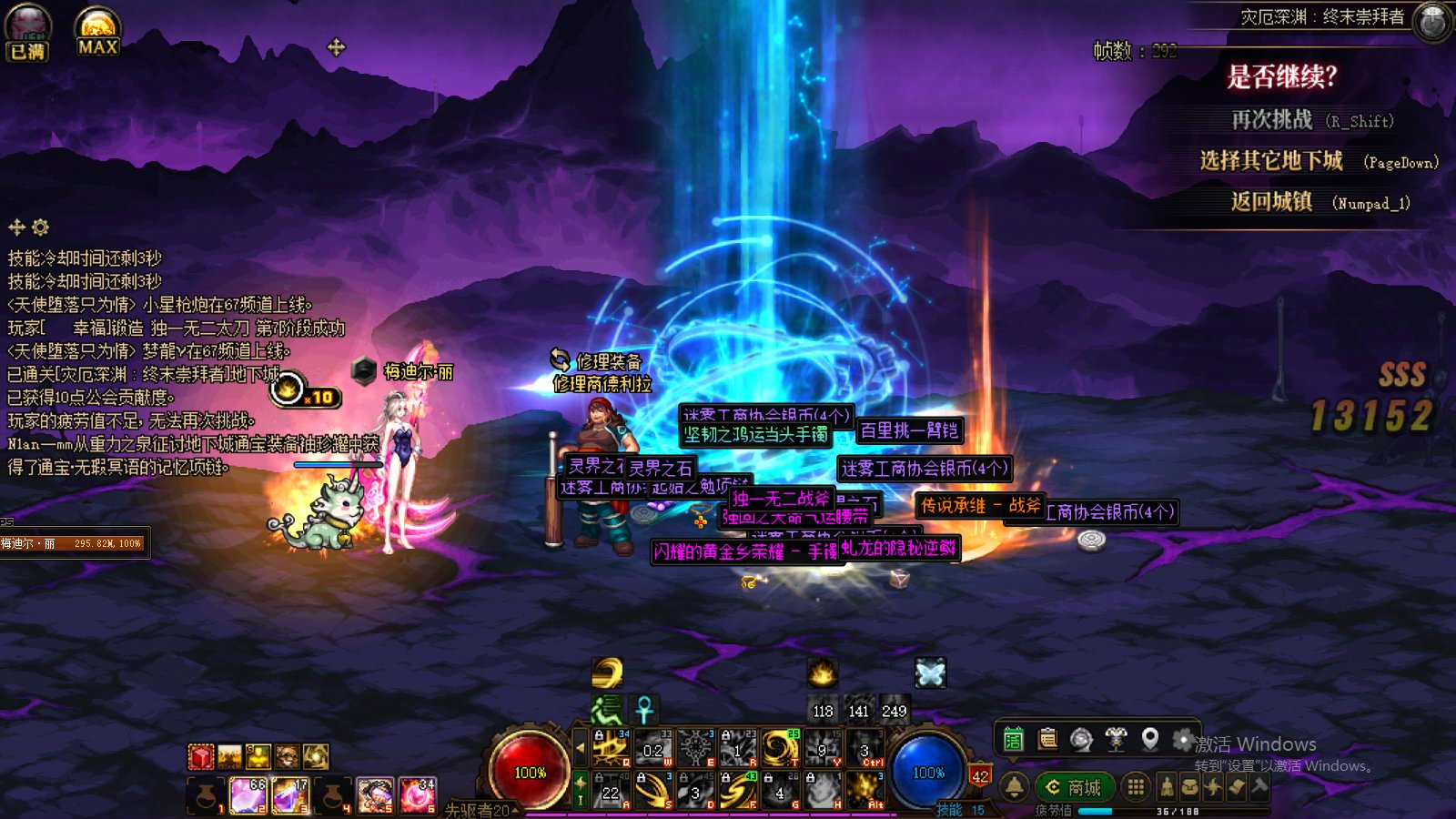Click the 已满 status icon
The image size is (1456, 819).
pyautogui.click(x=27, y=32)
